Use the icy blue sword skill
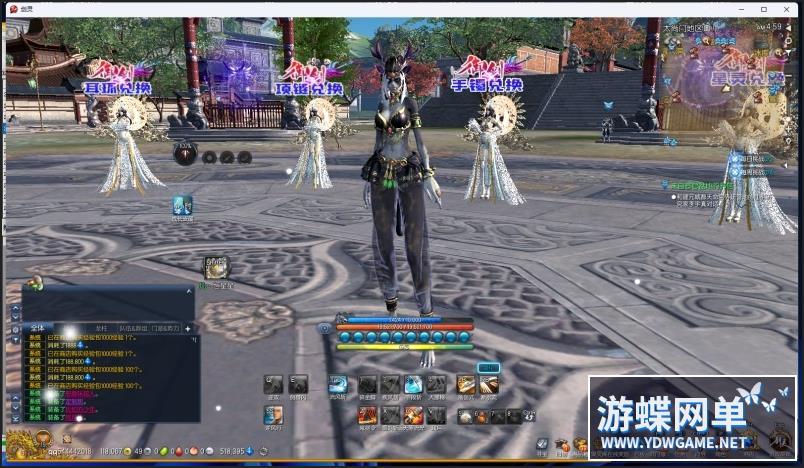Image resolution: width=804 pixels, height=468 pixels. (x=413, y=384)
